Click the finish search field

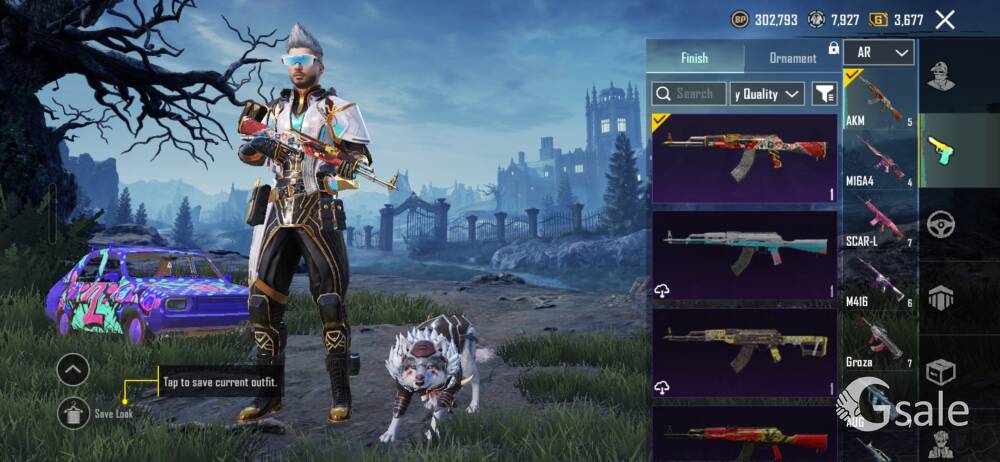click(x=689, y=94)
